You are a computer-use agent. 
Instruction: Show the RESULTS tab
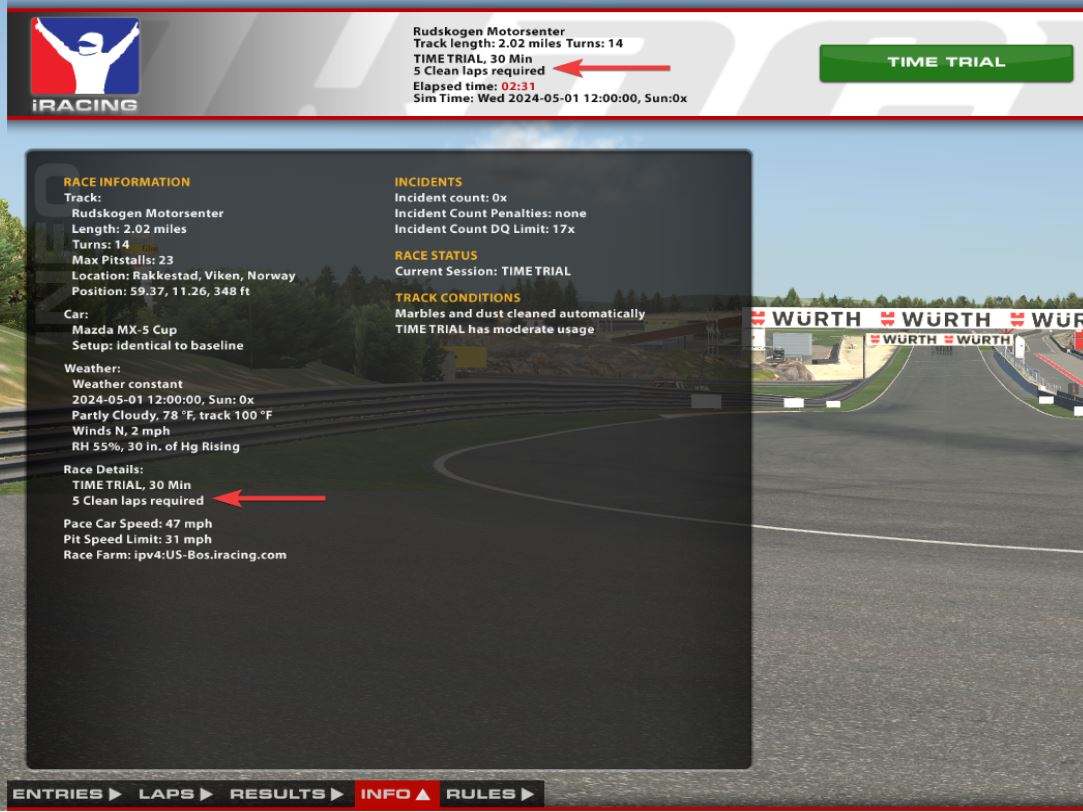[x=285, y=794]
